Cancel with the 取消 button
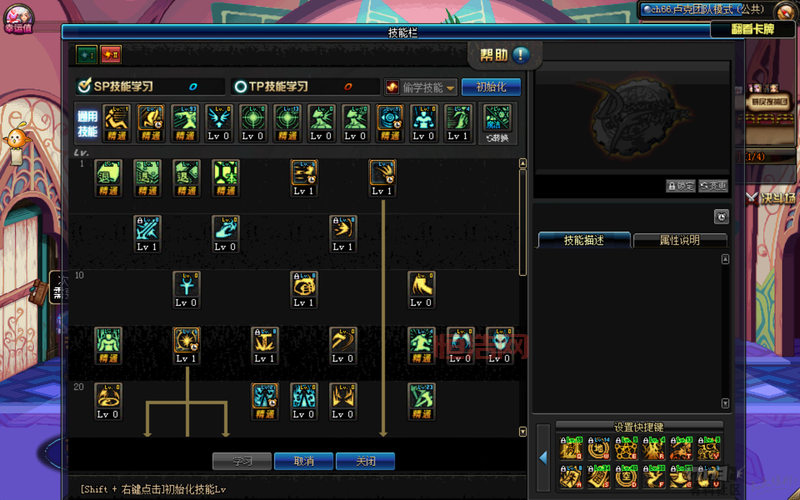Screen dimensions: 800x500 (303, 461)
